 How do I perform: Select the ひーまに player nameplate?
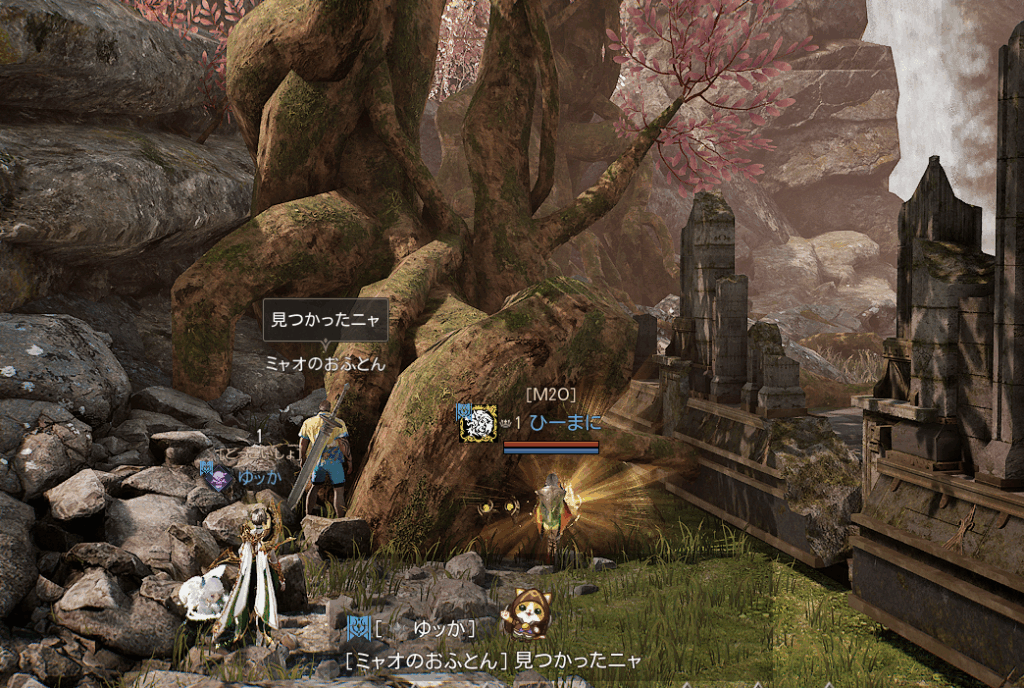point(566,423)
